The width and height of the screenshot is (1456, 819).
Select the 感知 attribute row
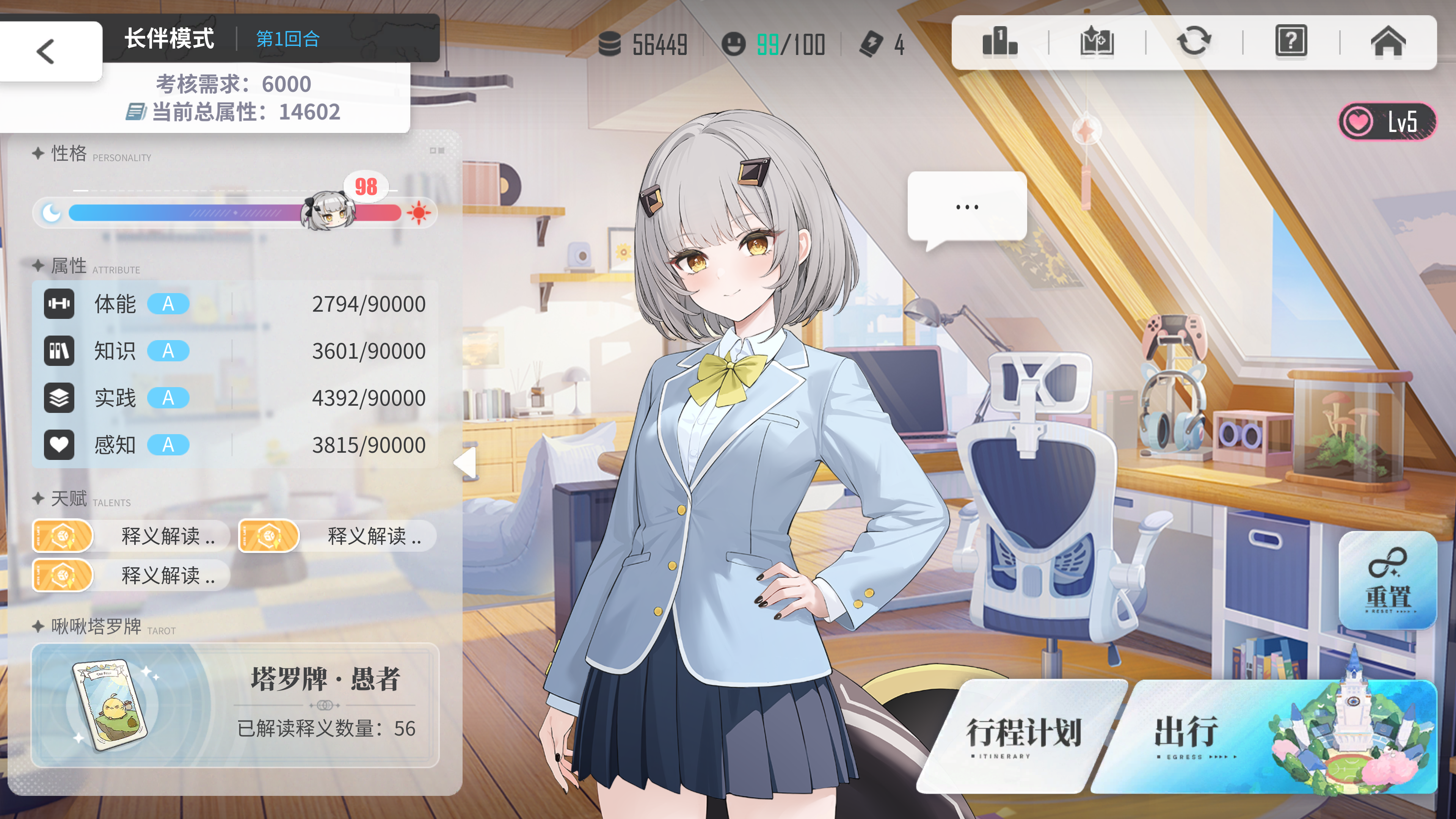(x=235, y=445)
